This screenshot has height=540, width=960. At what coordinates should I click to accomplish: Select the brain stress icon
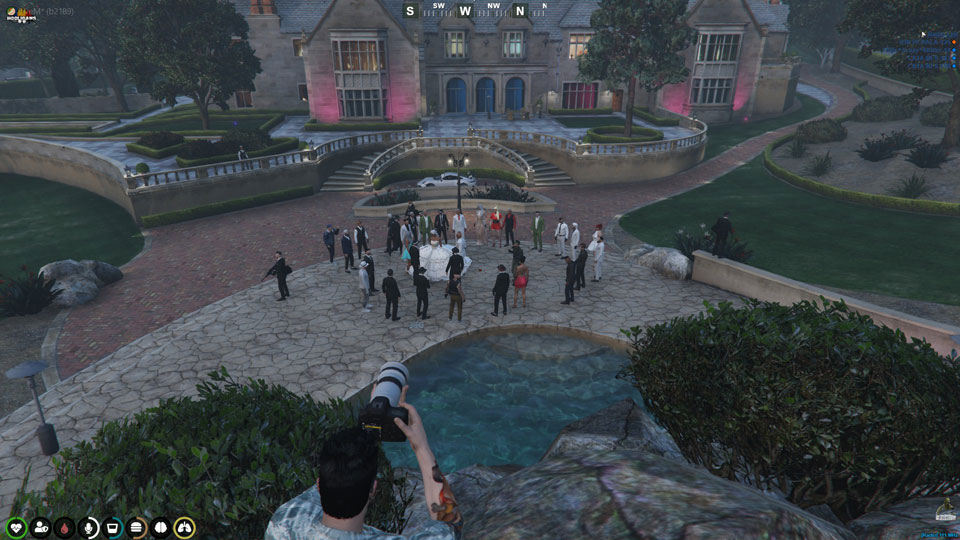(x=160, y=527)
